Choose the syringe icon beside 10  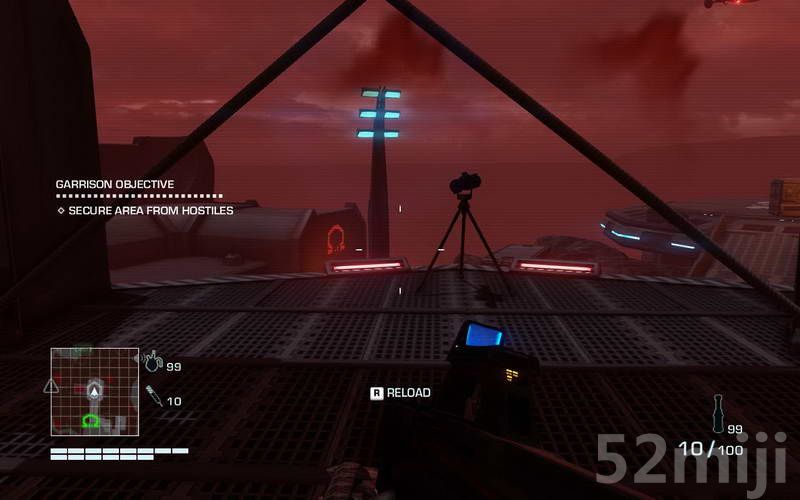[x=153, y=397]
